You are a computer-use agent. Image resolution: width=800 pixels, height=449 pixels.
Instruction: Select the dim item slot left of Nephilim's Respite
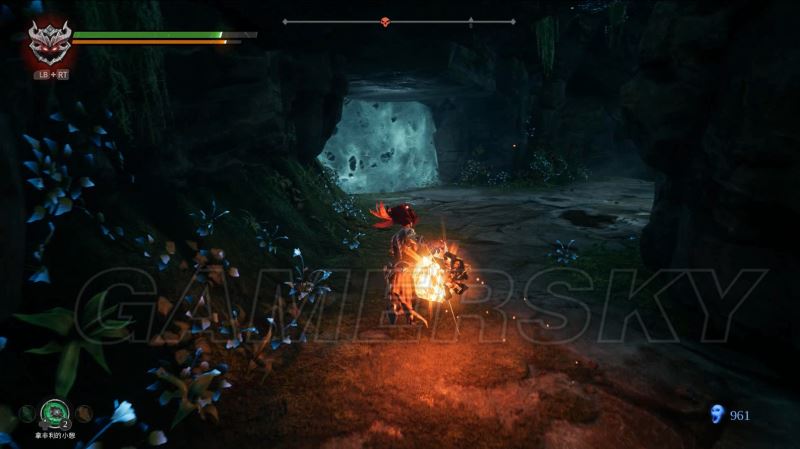pyautogui.click(x=26, y=412)
